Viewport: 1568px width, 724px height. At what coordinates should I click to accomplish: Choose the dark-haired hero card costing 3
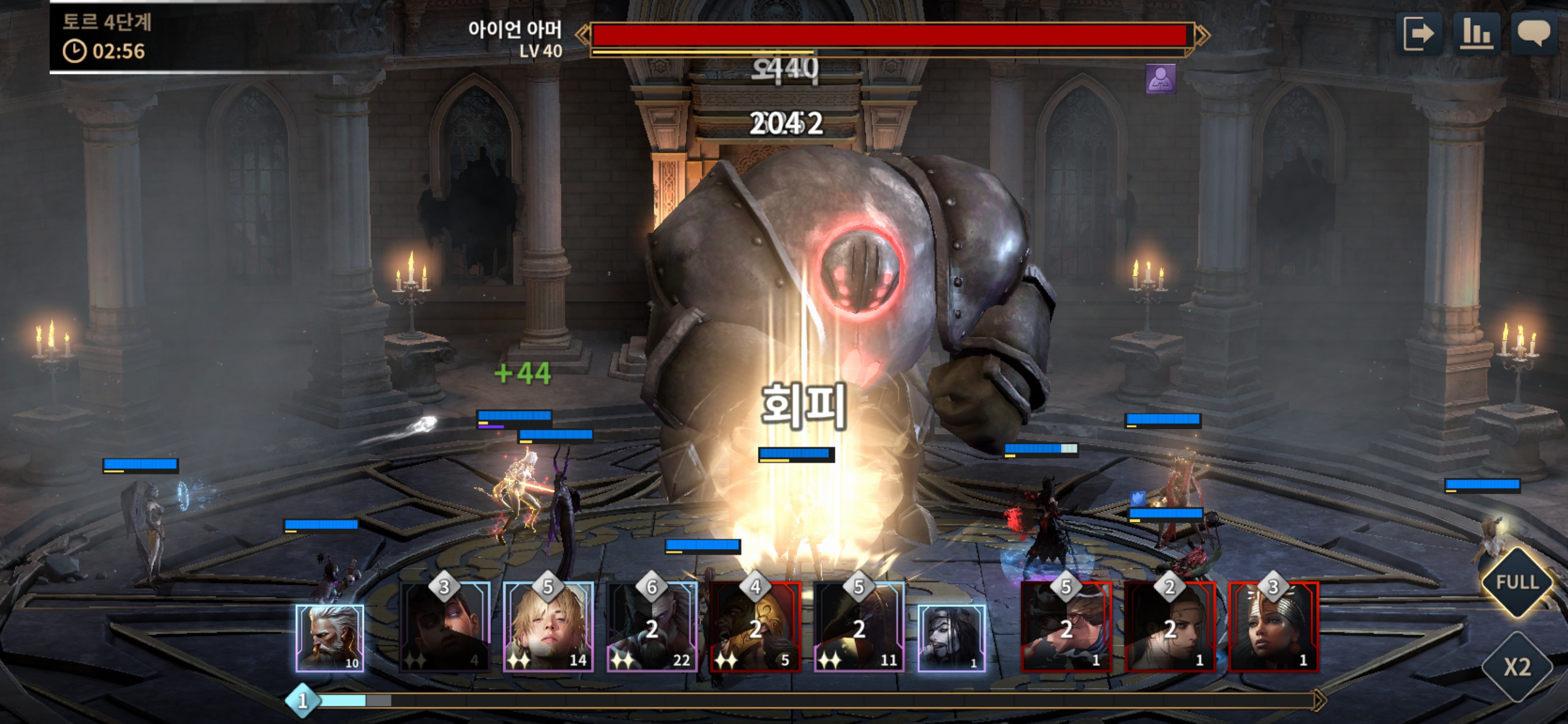(444, 627)
